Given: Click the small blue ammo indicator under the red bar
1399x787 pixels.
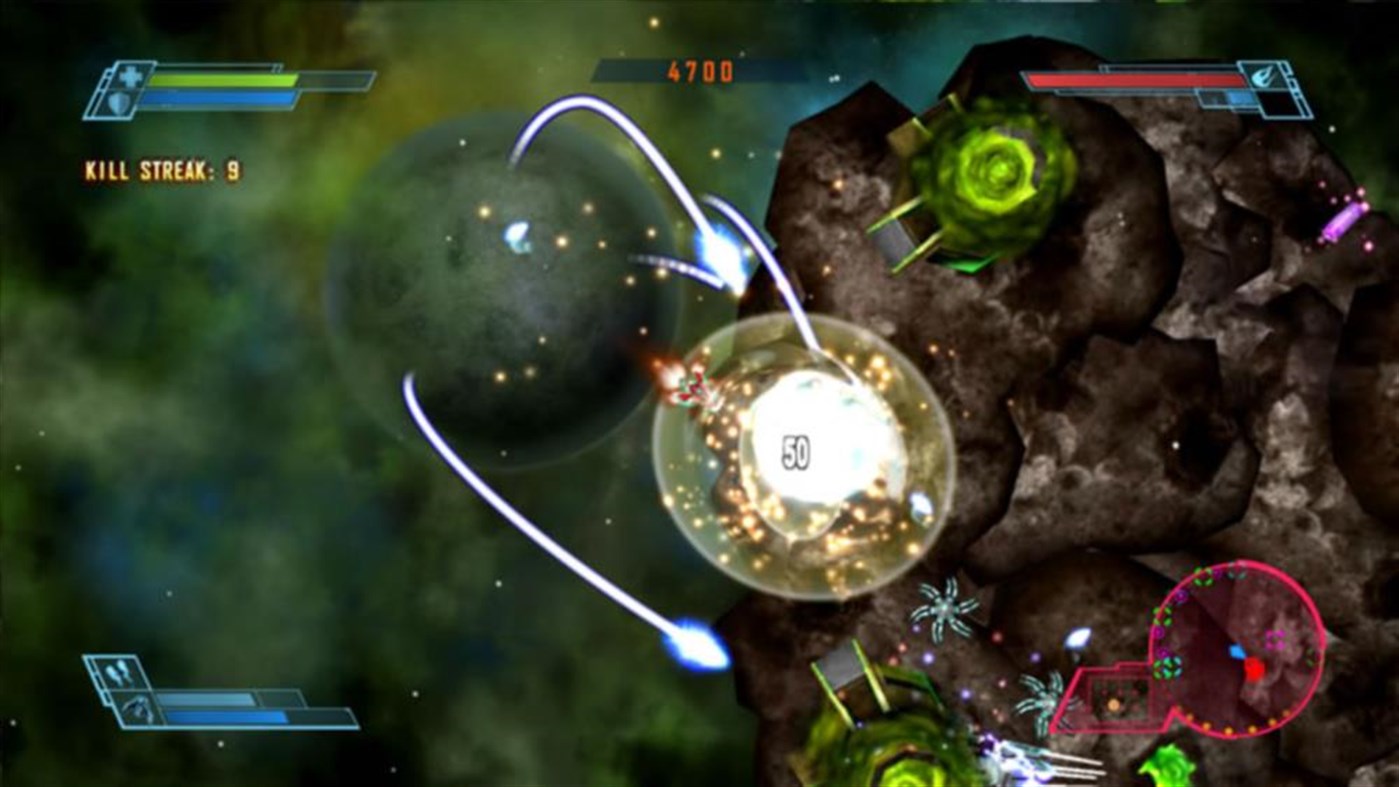Looking at the screenshot, I should (1243, 97).
